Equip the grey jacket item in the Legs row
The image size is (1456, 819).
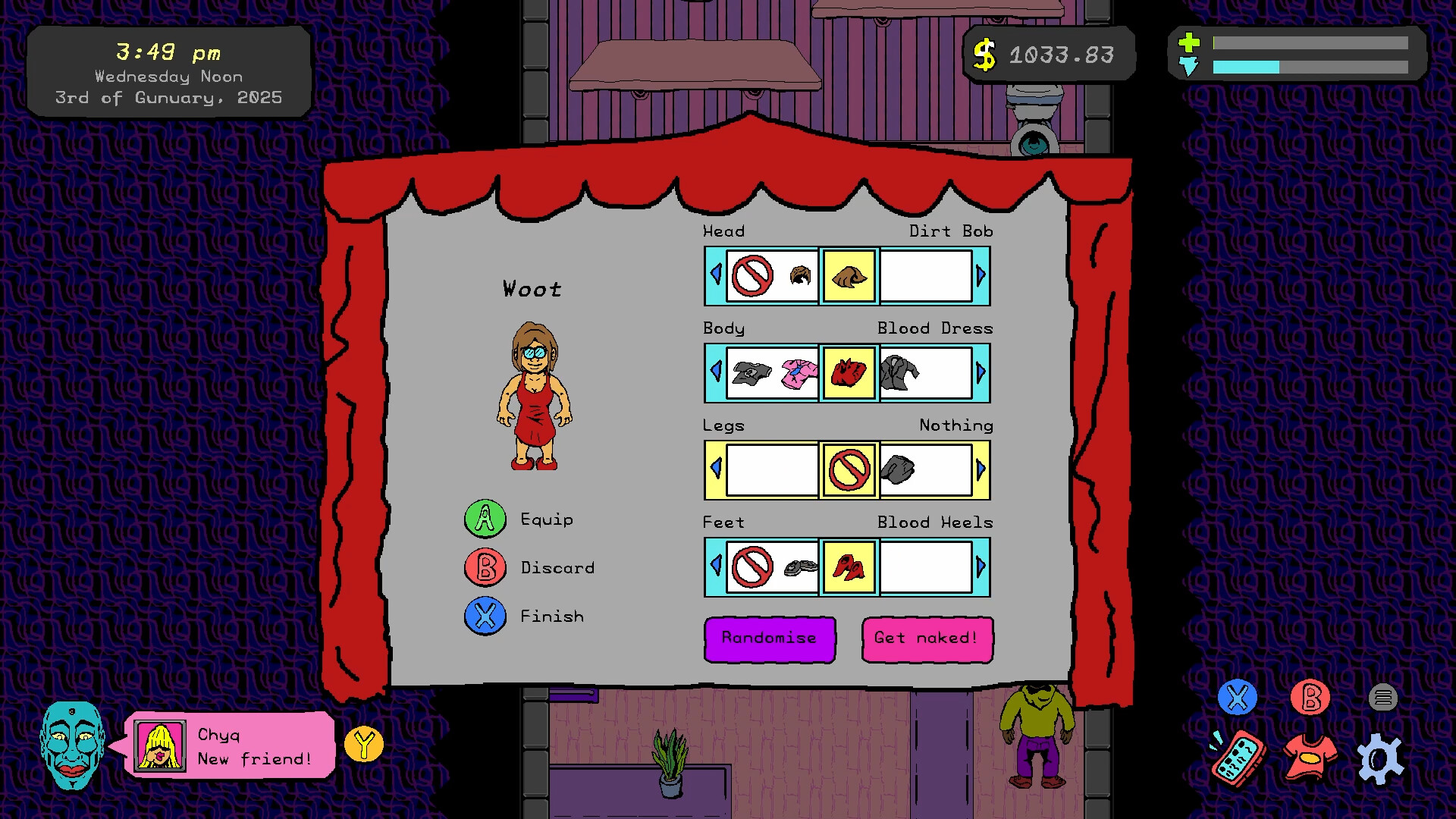click(899, 469)
